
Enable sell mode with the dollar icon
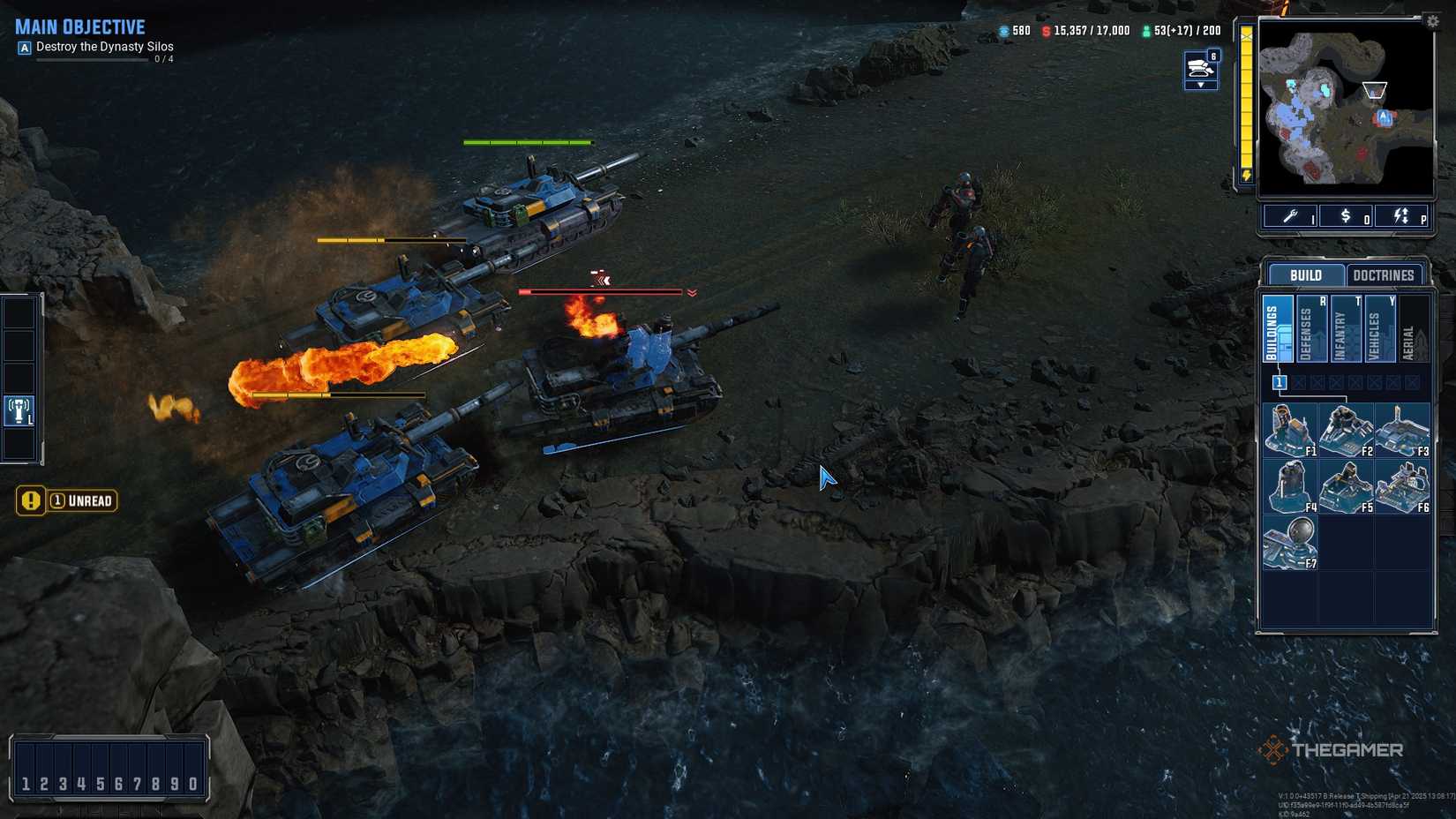[x=1345, y=215]
